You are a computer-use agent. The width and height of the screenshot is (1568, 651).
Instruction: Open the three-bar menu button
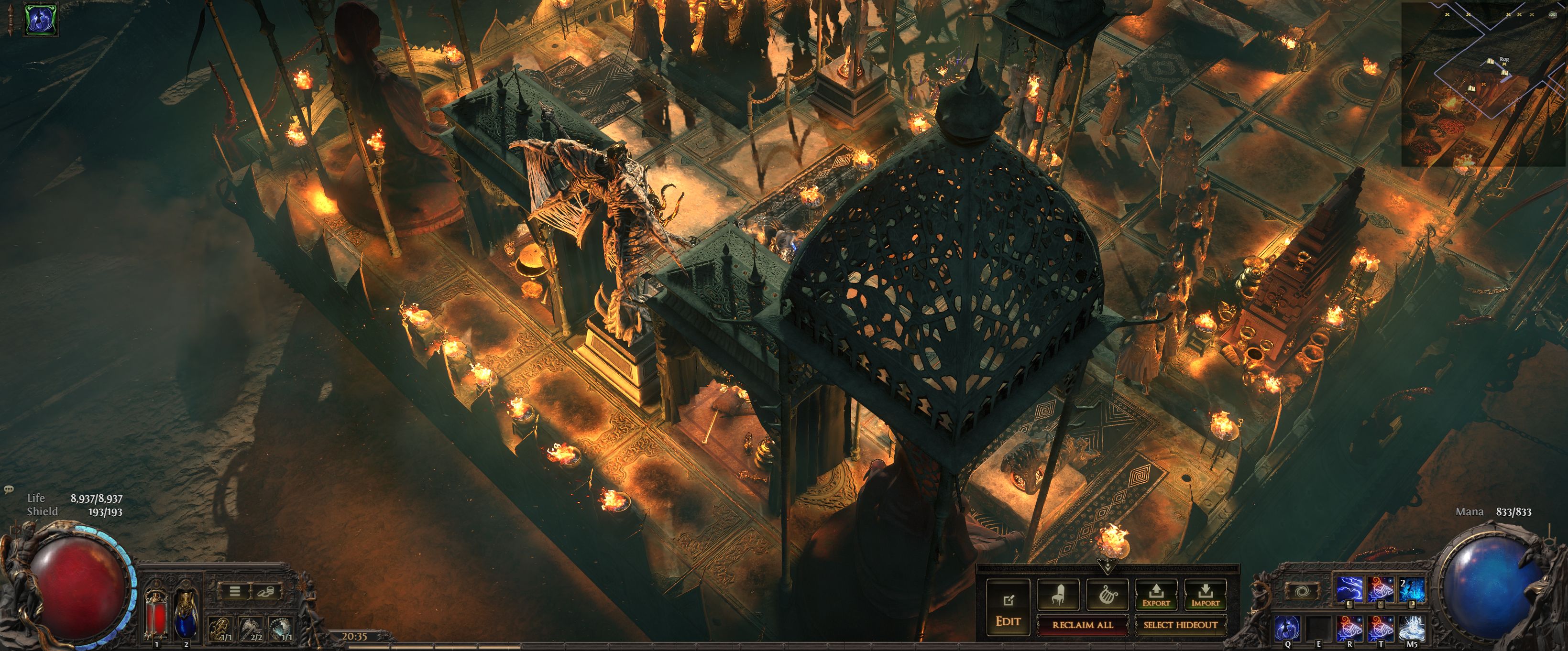click(x=234, y=591)
